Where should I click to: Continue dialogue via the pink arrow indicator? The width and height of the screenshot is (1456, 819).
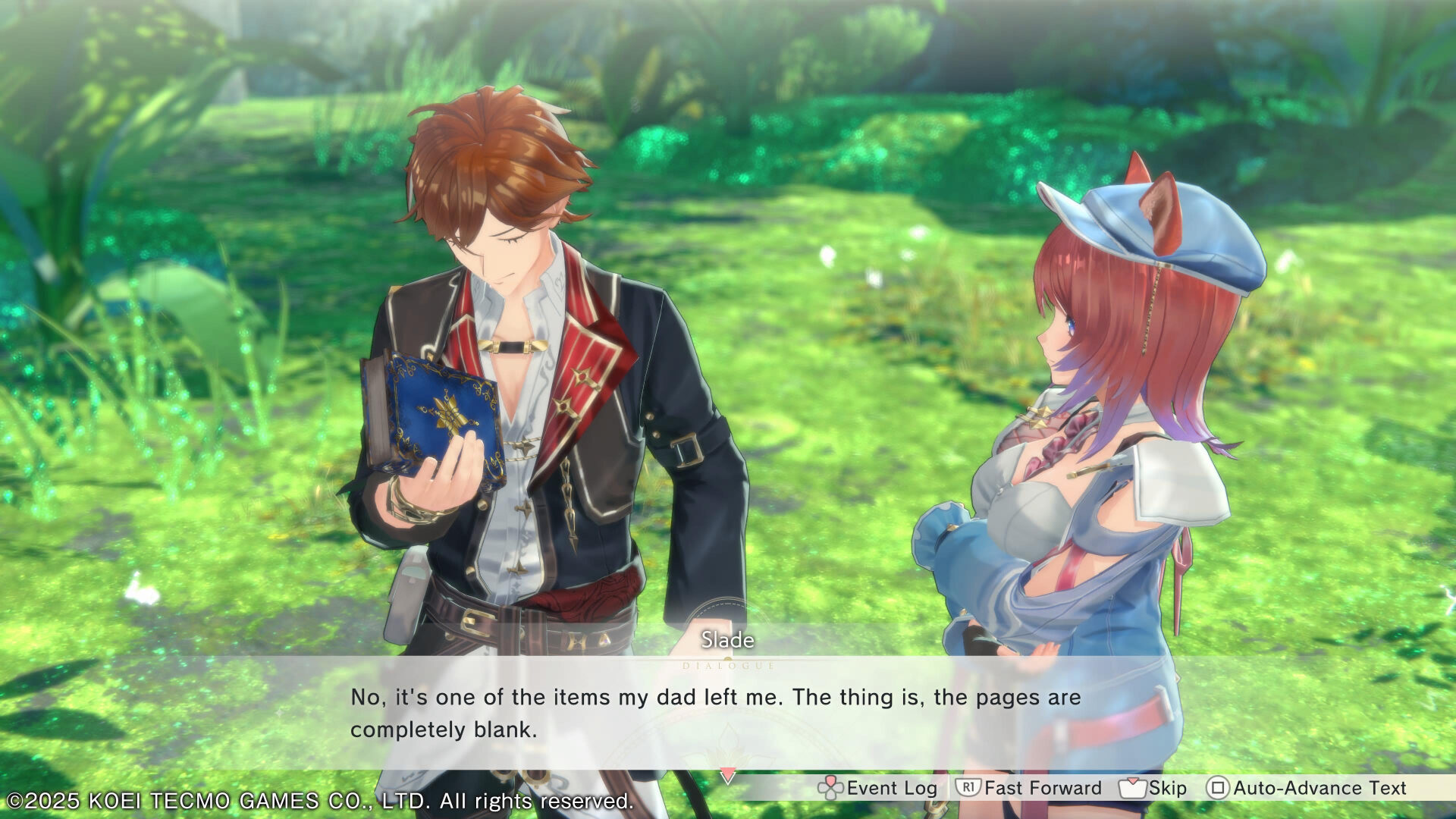pos(727,776)
